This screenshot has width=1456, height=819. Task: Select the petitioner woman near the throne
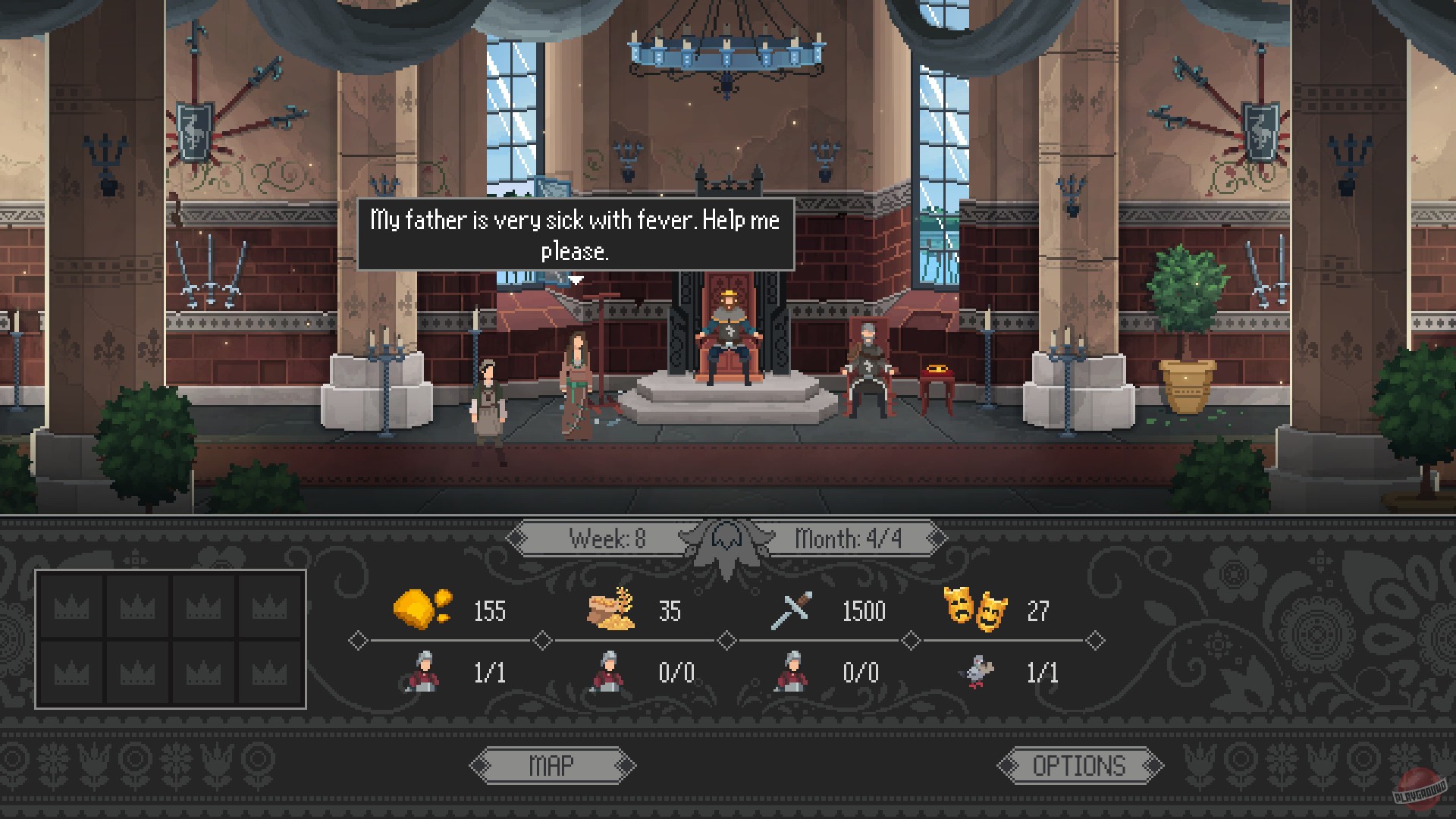click(x=576, y=387)
